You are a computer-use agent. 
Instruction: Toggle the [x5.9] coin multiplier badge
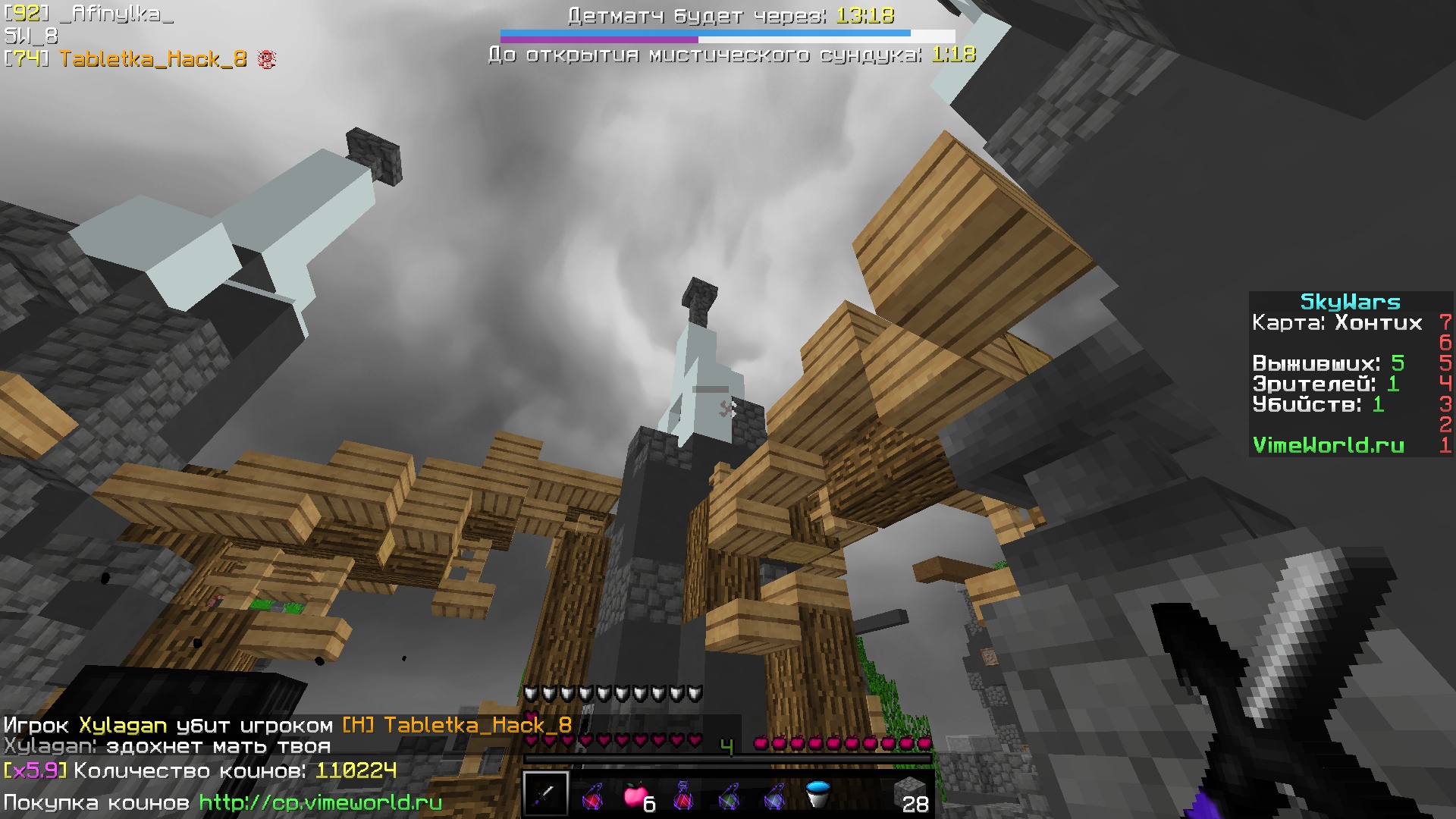(35, 771)
